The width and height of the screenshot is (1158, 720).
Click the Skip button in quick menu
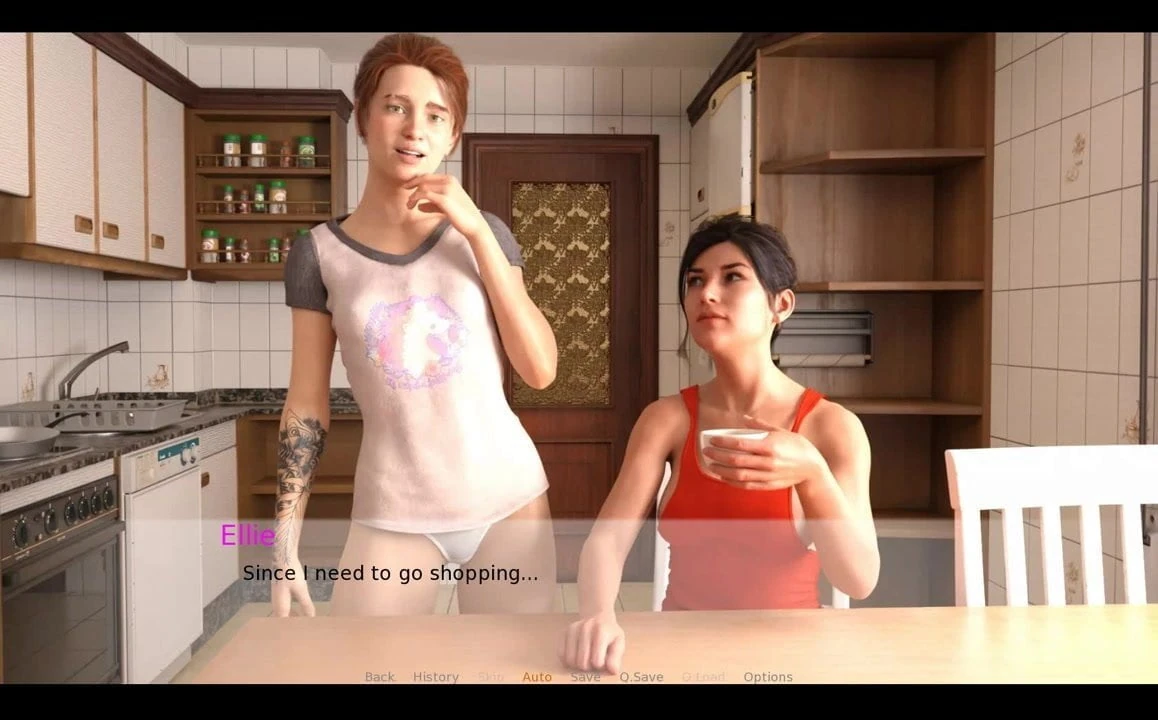[x=491, y=677]
